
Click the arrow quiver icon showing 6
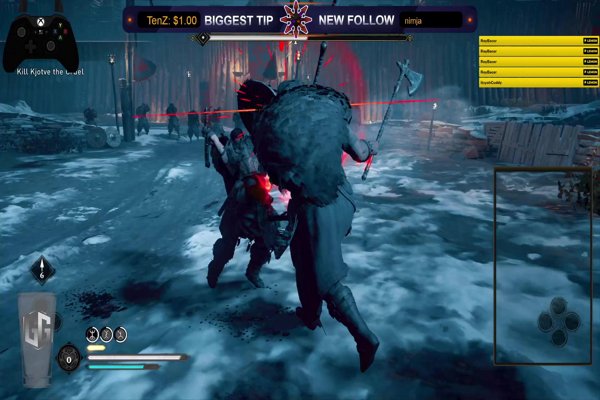[42, 268]
